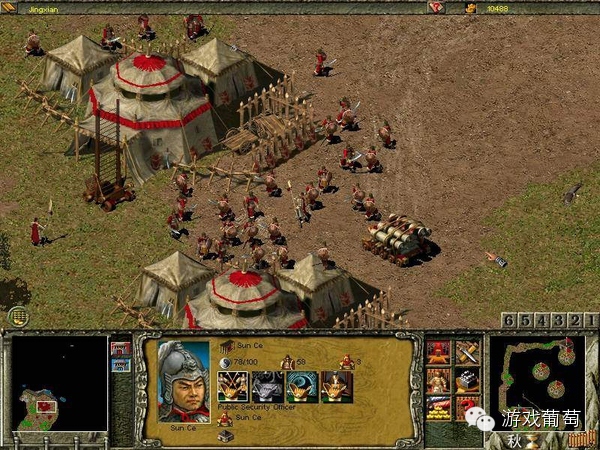Click the small fortress icon beside left minimap
This screenshot has height=450, width=600.
click(x=121, y=349)
